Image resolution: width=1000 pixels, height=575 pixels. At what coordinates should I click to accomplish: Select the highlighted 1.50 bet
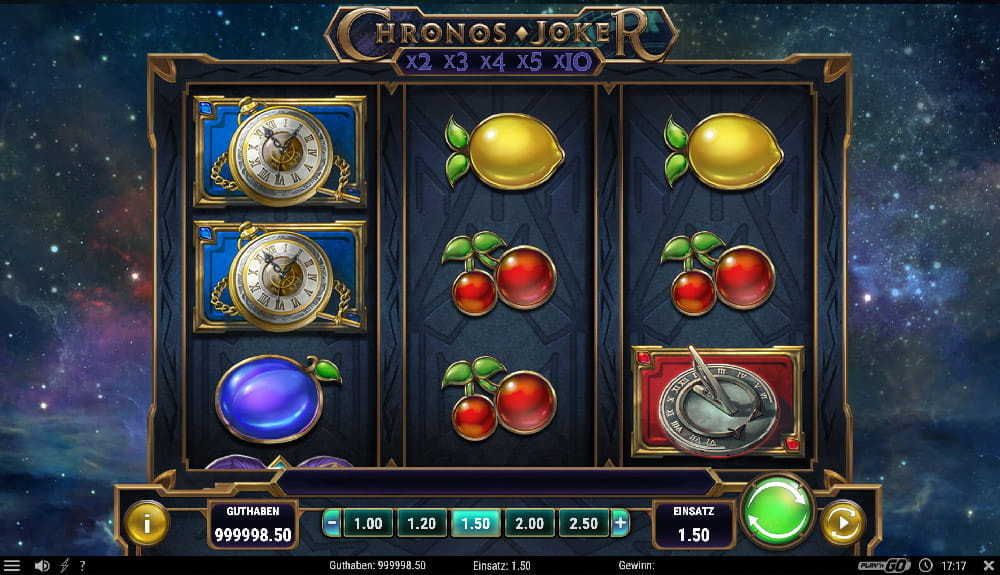476,523
